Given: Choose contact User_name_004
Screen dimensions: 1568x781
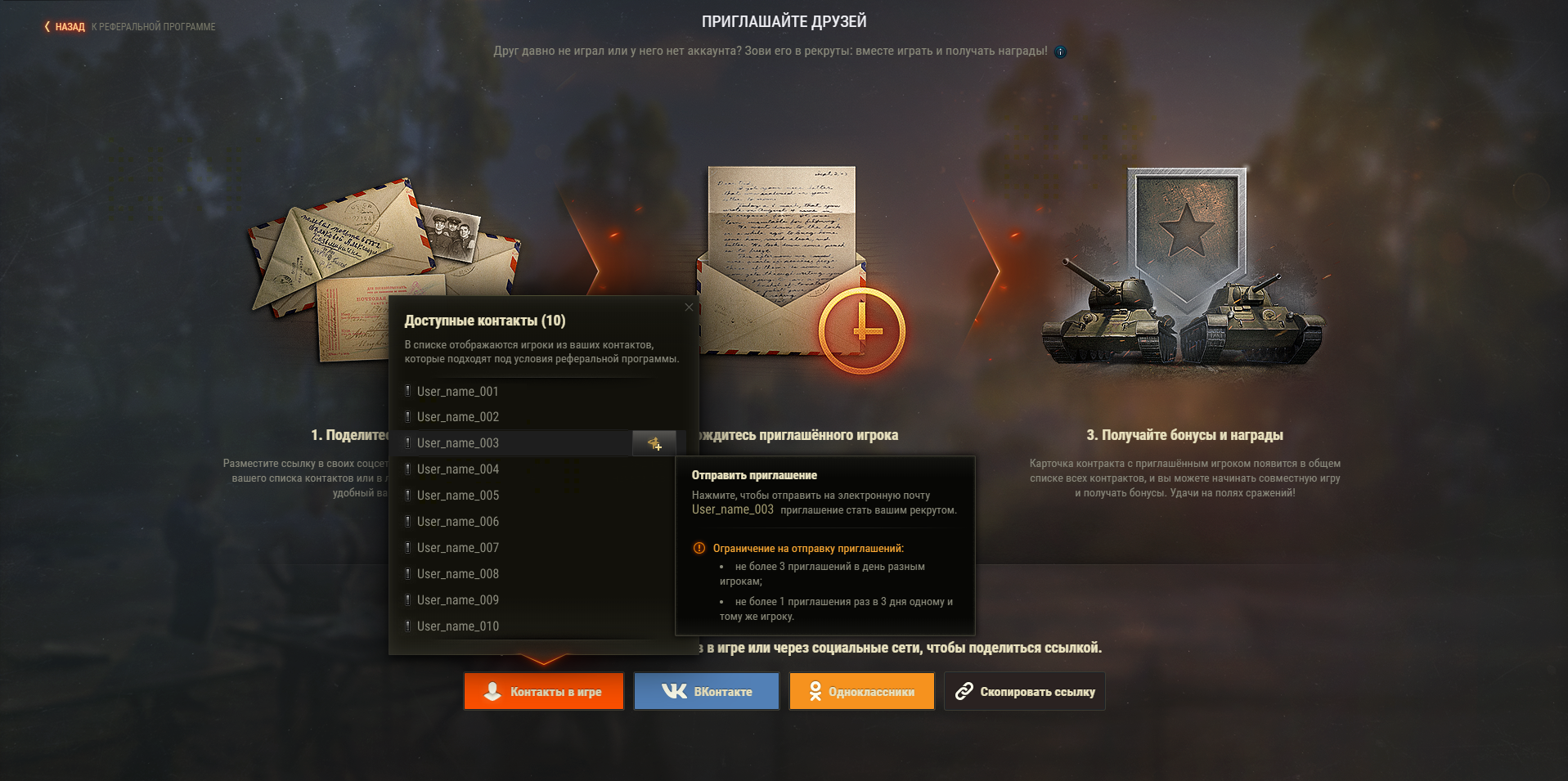Looking at the screenshot, I should 457,469.
